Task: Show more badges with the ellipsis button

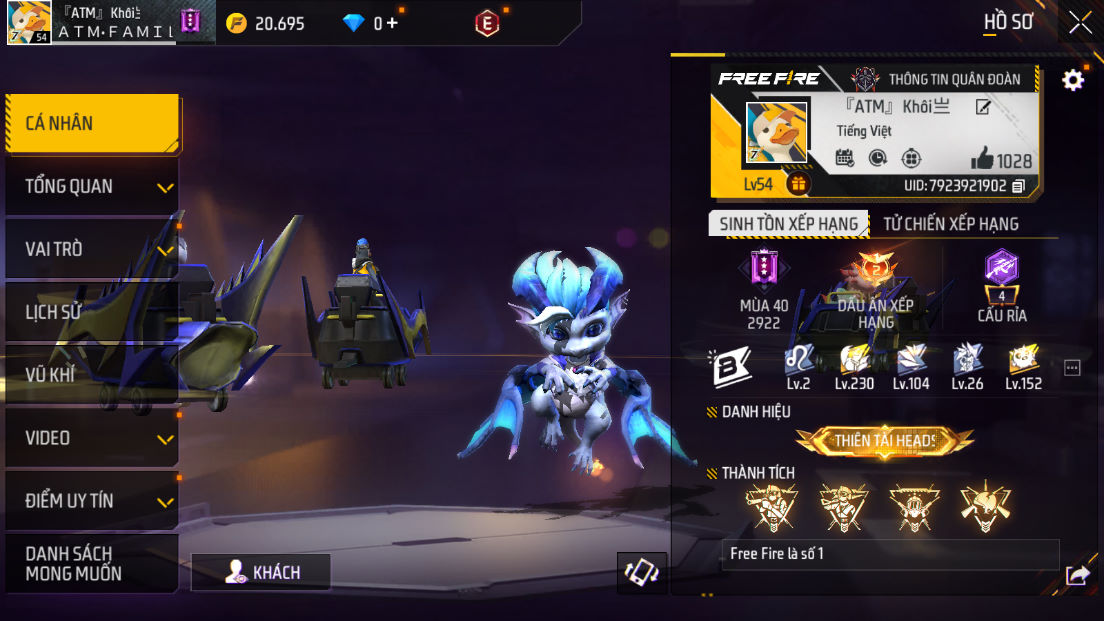Action: point(1072,368)
